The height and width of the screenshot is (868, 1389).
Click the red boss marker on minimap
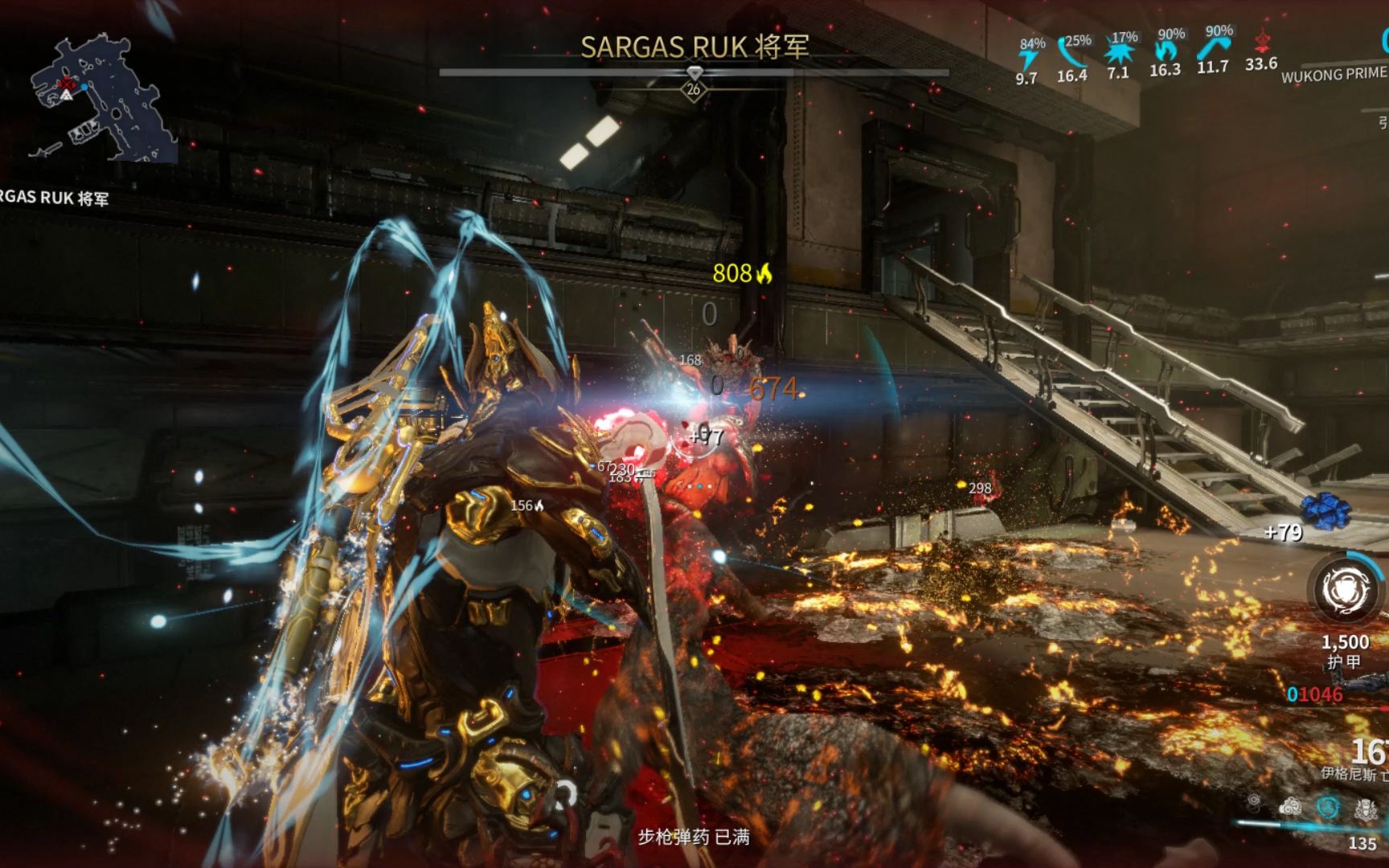point(68,84)
